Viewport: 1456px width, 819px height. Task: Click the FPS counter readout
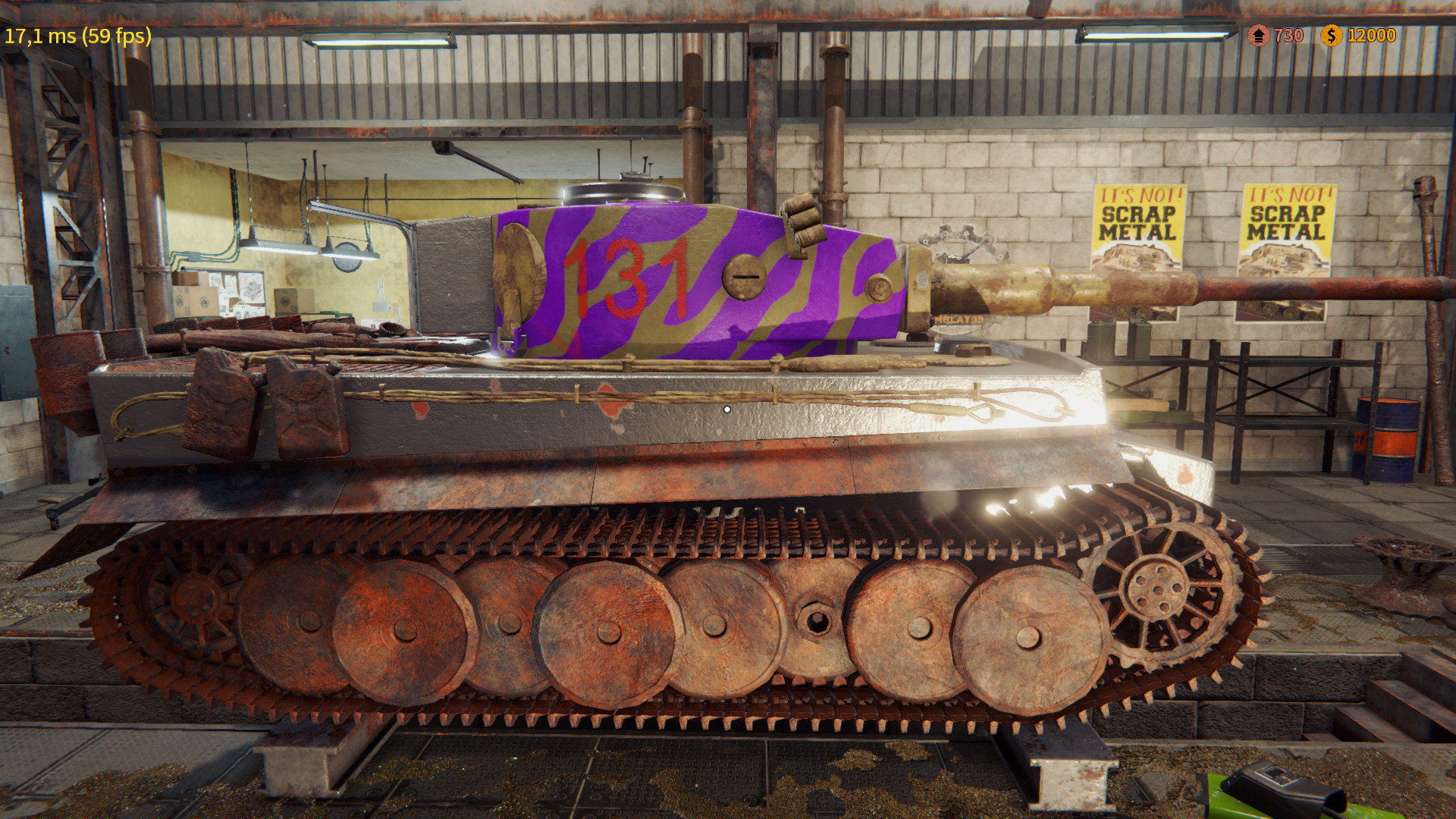pyautogui.click(x=76, y=35)
